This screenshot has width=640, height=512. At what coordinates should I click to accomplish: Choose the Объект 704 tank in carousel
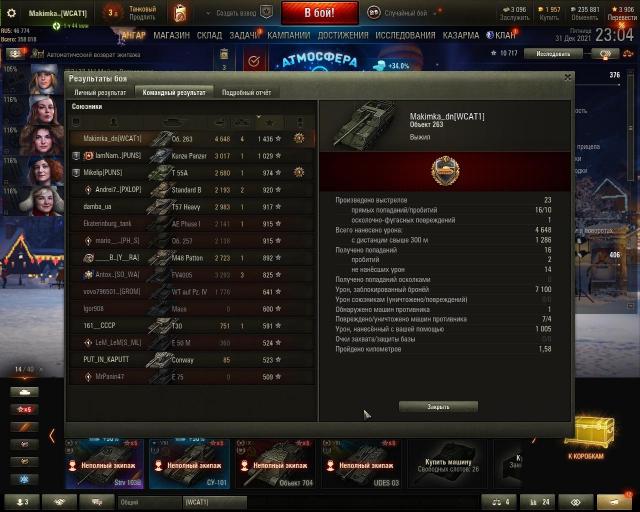275,462
